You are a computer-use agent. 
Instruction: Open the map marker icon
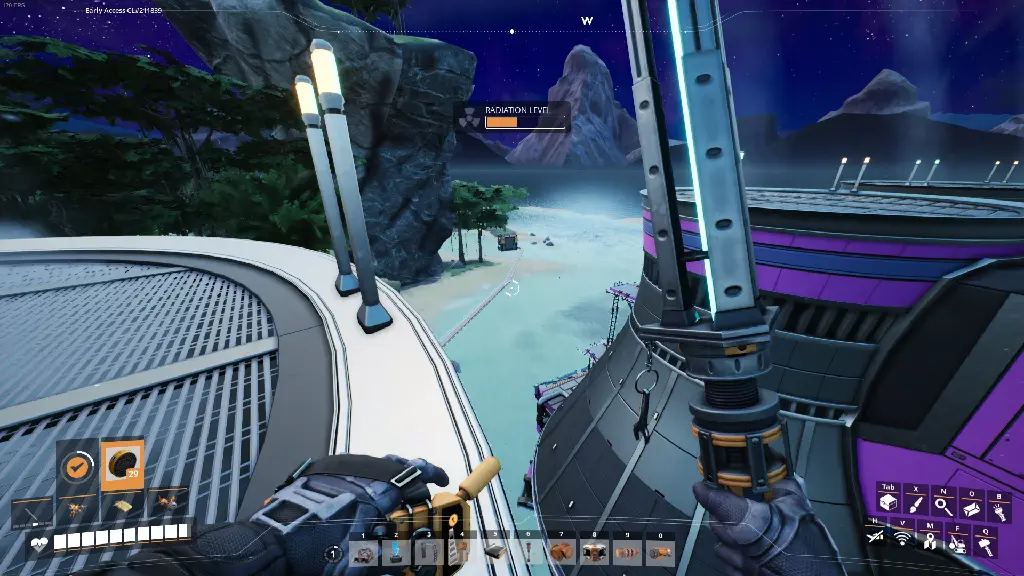point(929,541)
